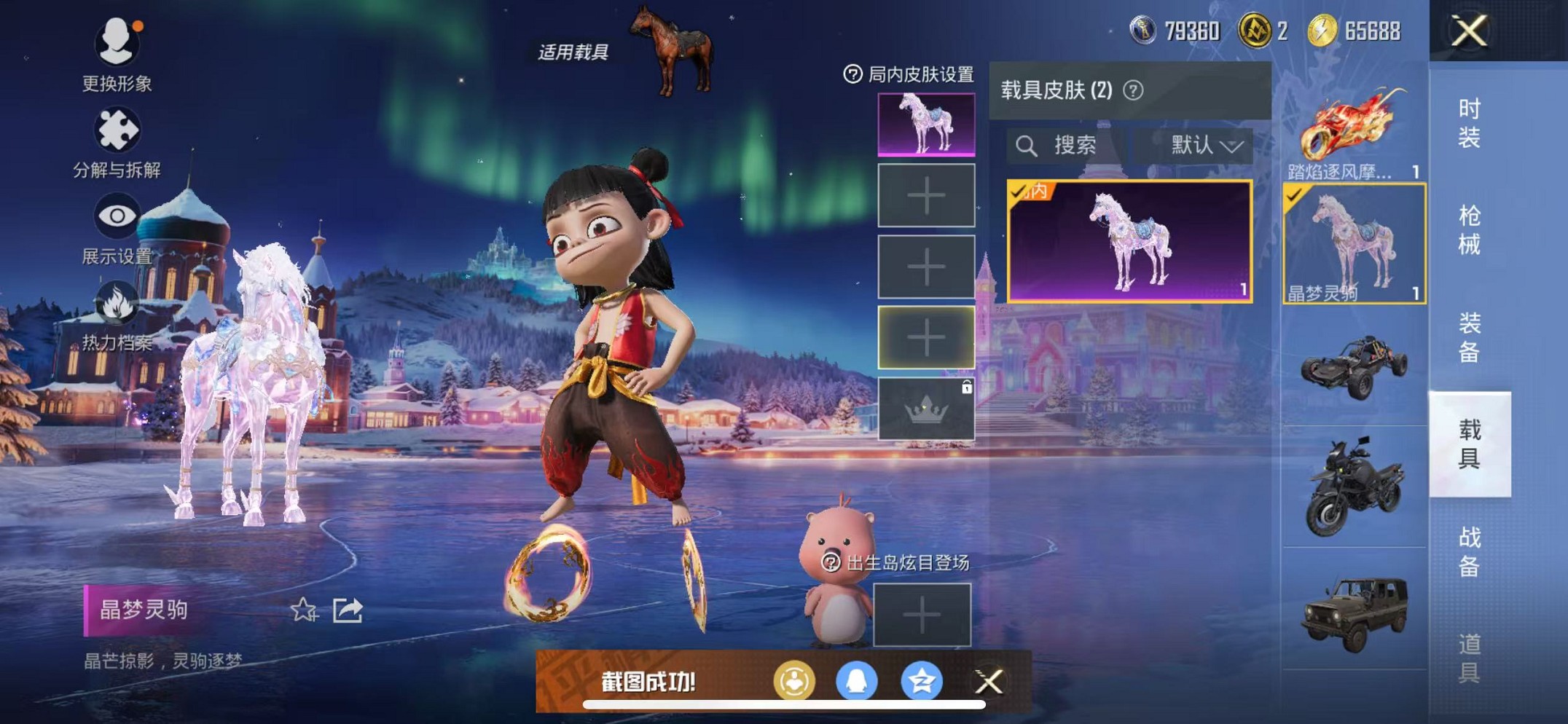Viewport: 1568px width, 724px height.
Task: Close the wardrobe screen with the top X
Action: [1468, 31]
